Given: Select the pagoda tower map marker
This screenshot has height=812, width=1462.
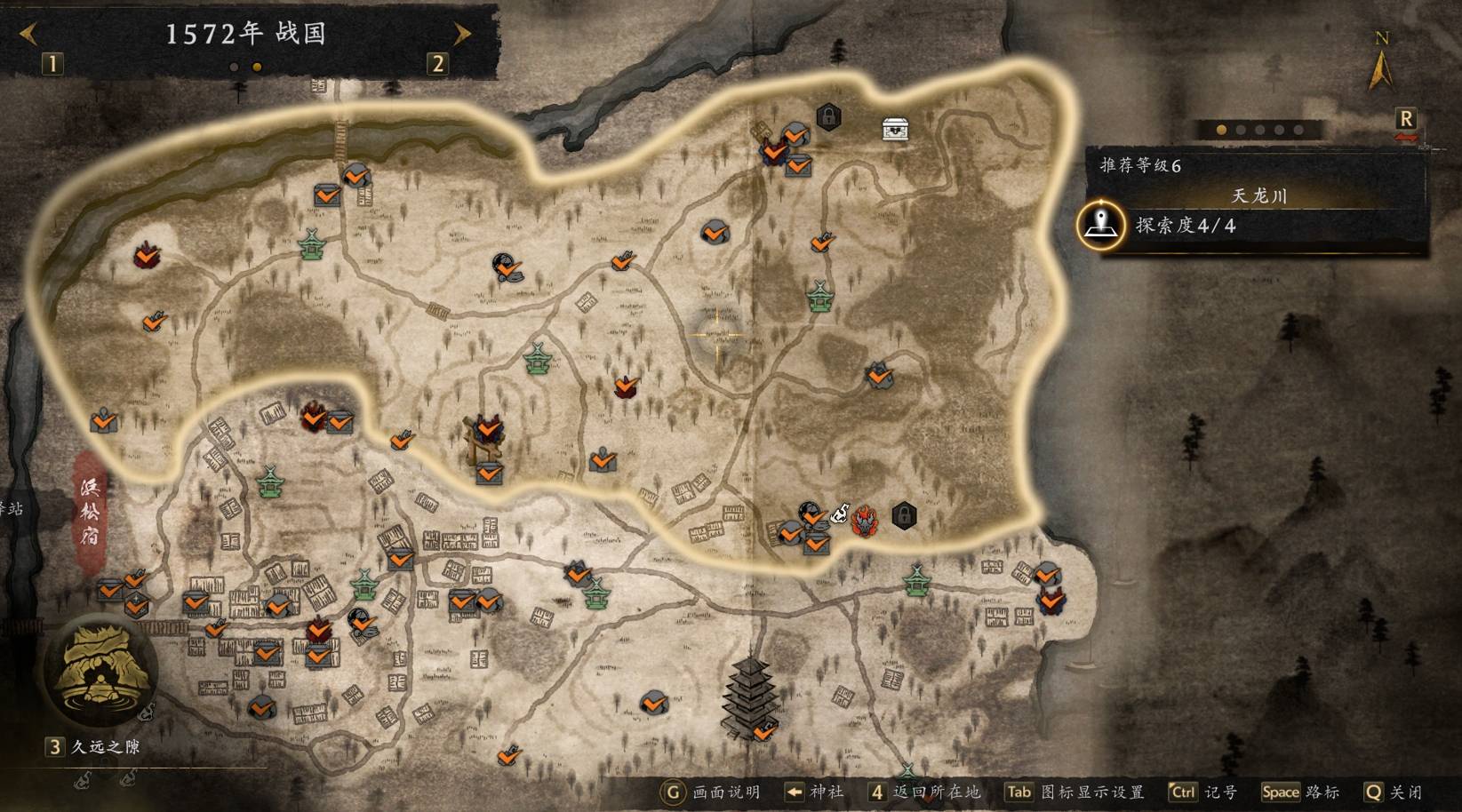Looking at the screenshot, I should (x=751, y=697).
